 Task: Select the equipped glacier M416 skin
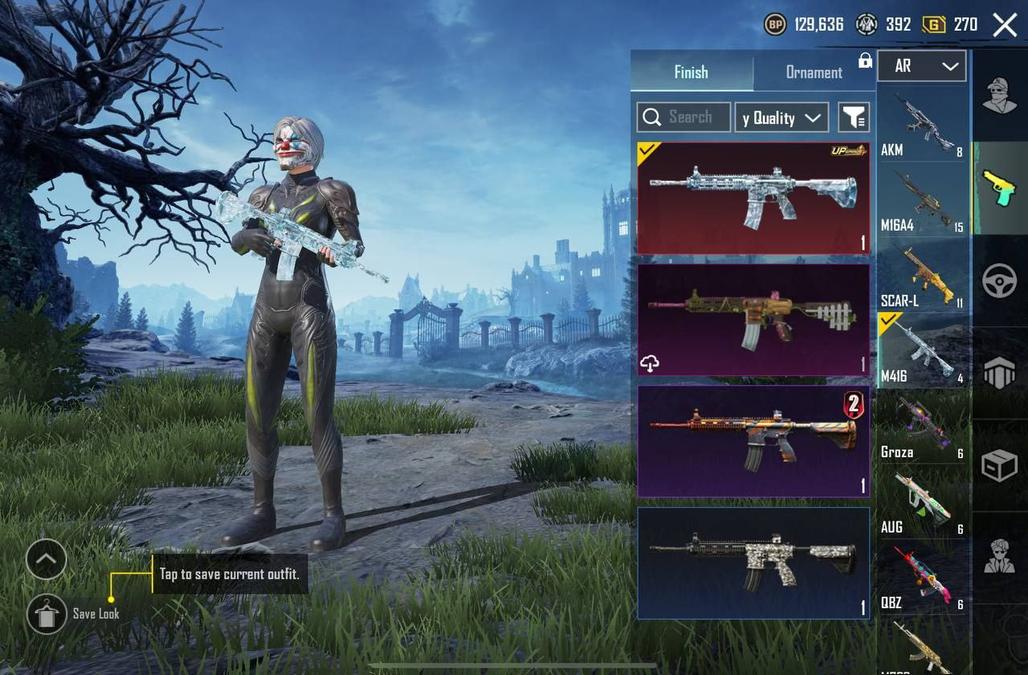(x=753, y=197)
